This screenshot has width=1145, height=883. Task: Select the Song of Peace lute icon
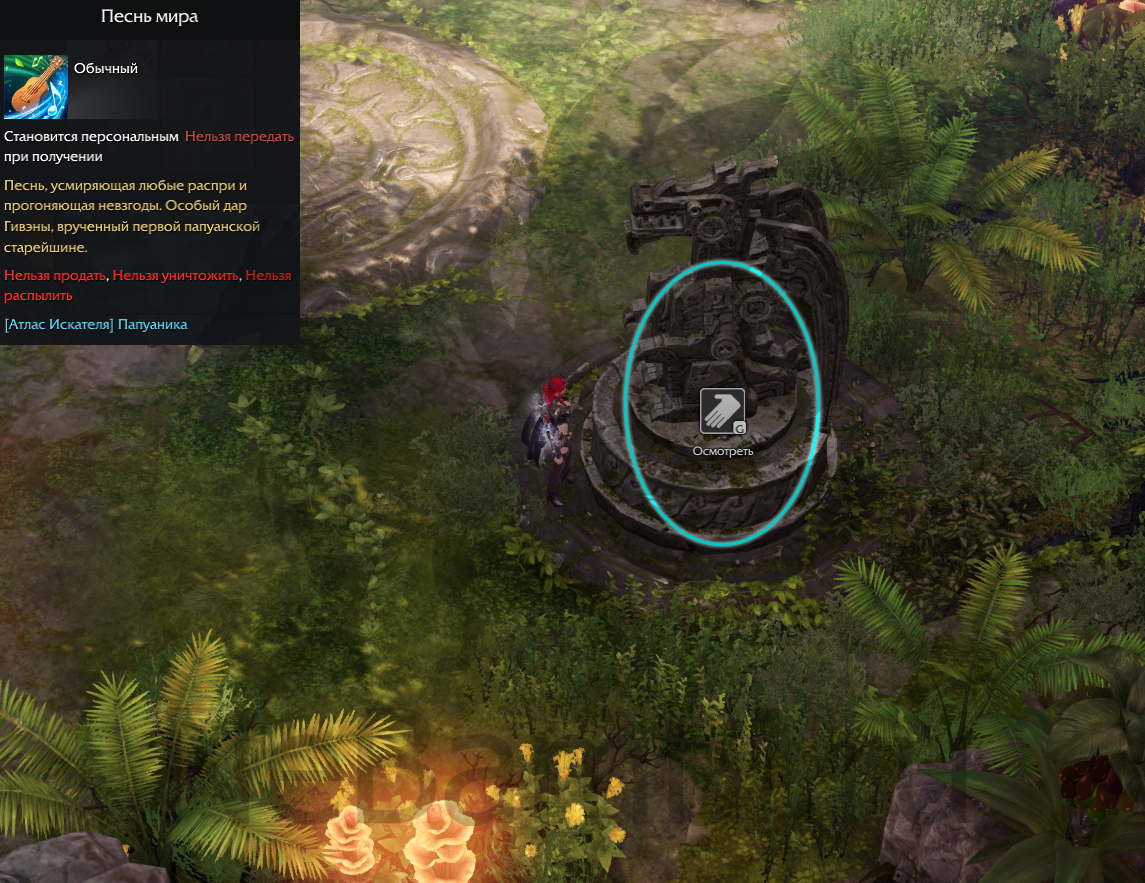[36, 87]
